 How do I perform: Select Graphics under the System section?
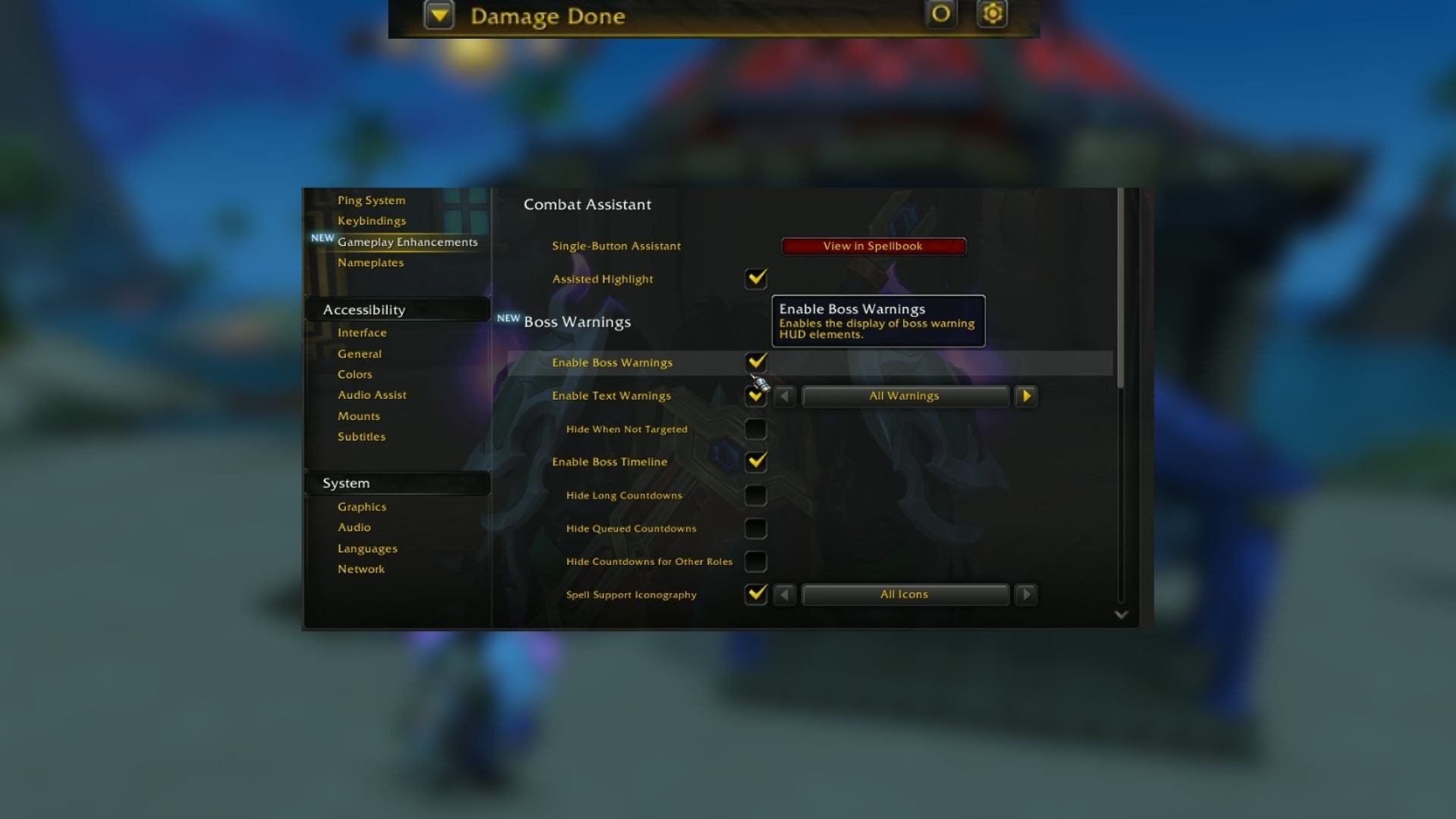tap(362, 506)
